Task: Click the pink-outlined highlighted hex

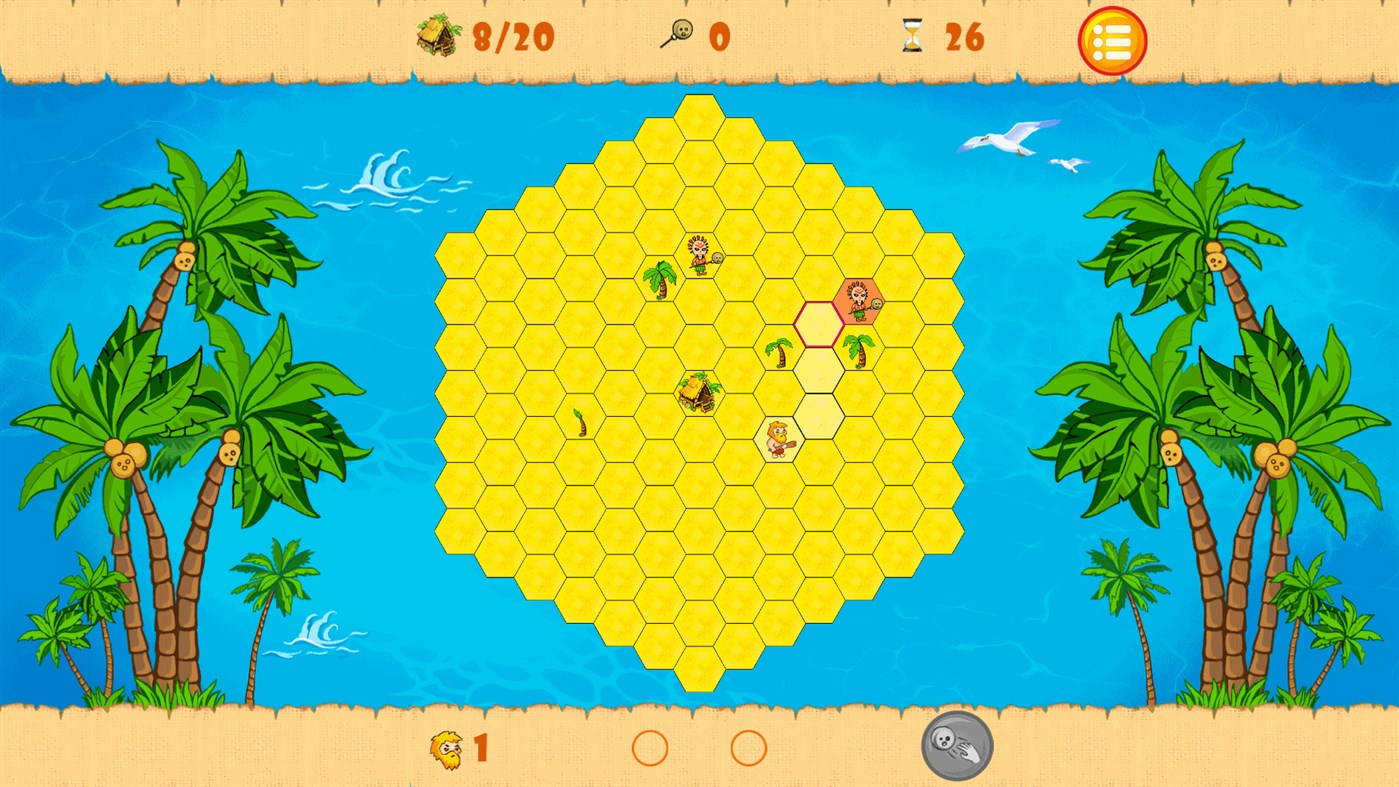Action: 819,323
